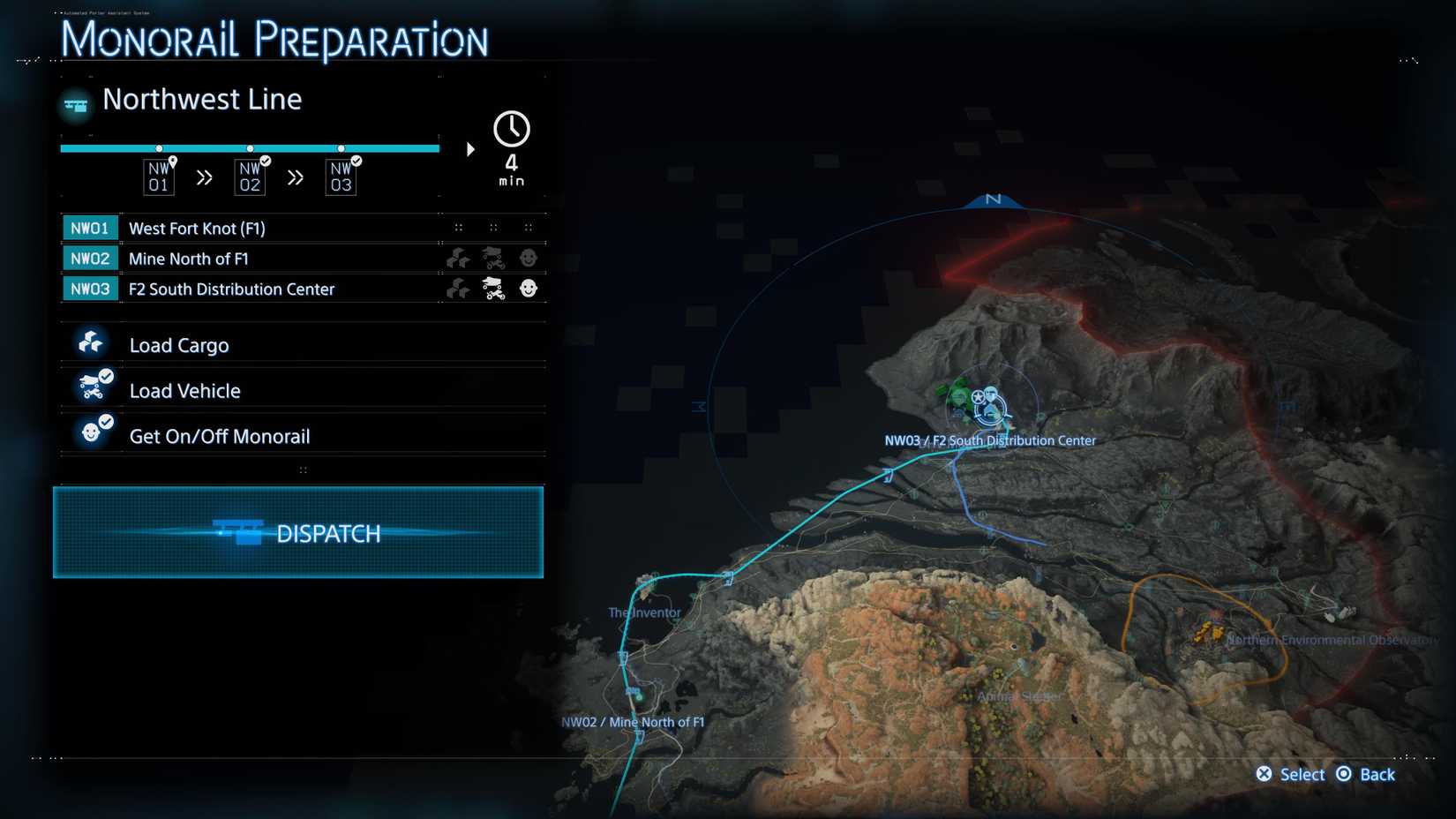Screen dimensions: 1456x819
Task: Click the passenger icon on the NW02 row
Action: tap(528, 258)
